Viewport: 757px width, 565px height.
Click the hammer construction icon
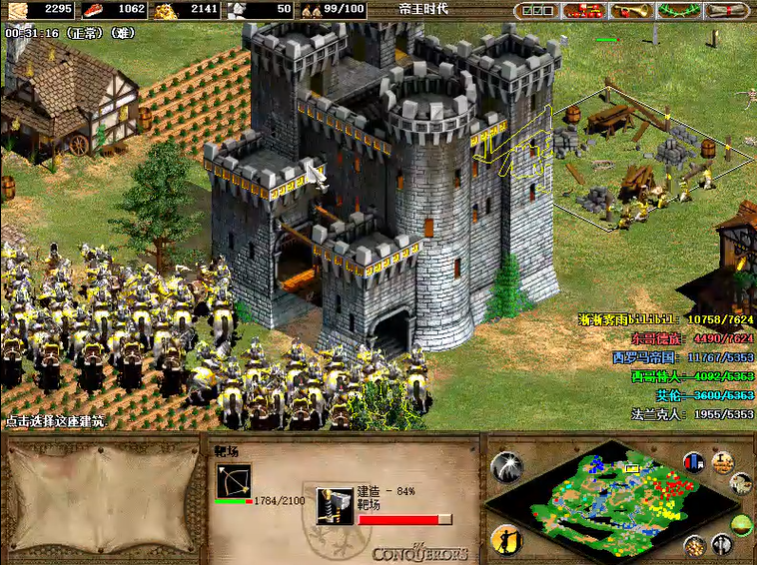[x=333, y=505]
